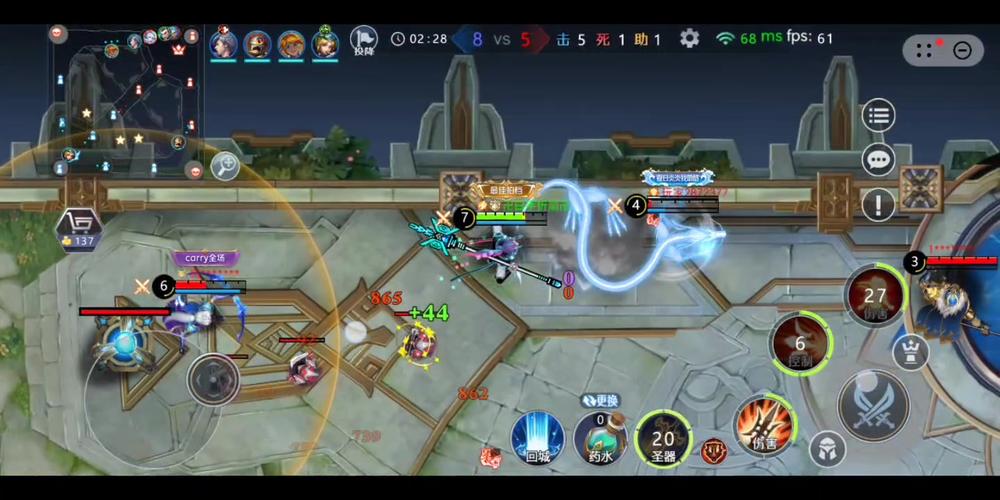Screen dimensions: 1000x500
Task: Tap the helmet target-minion button
Action: point(826,450)
